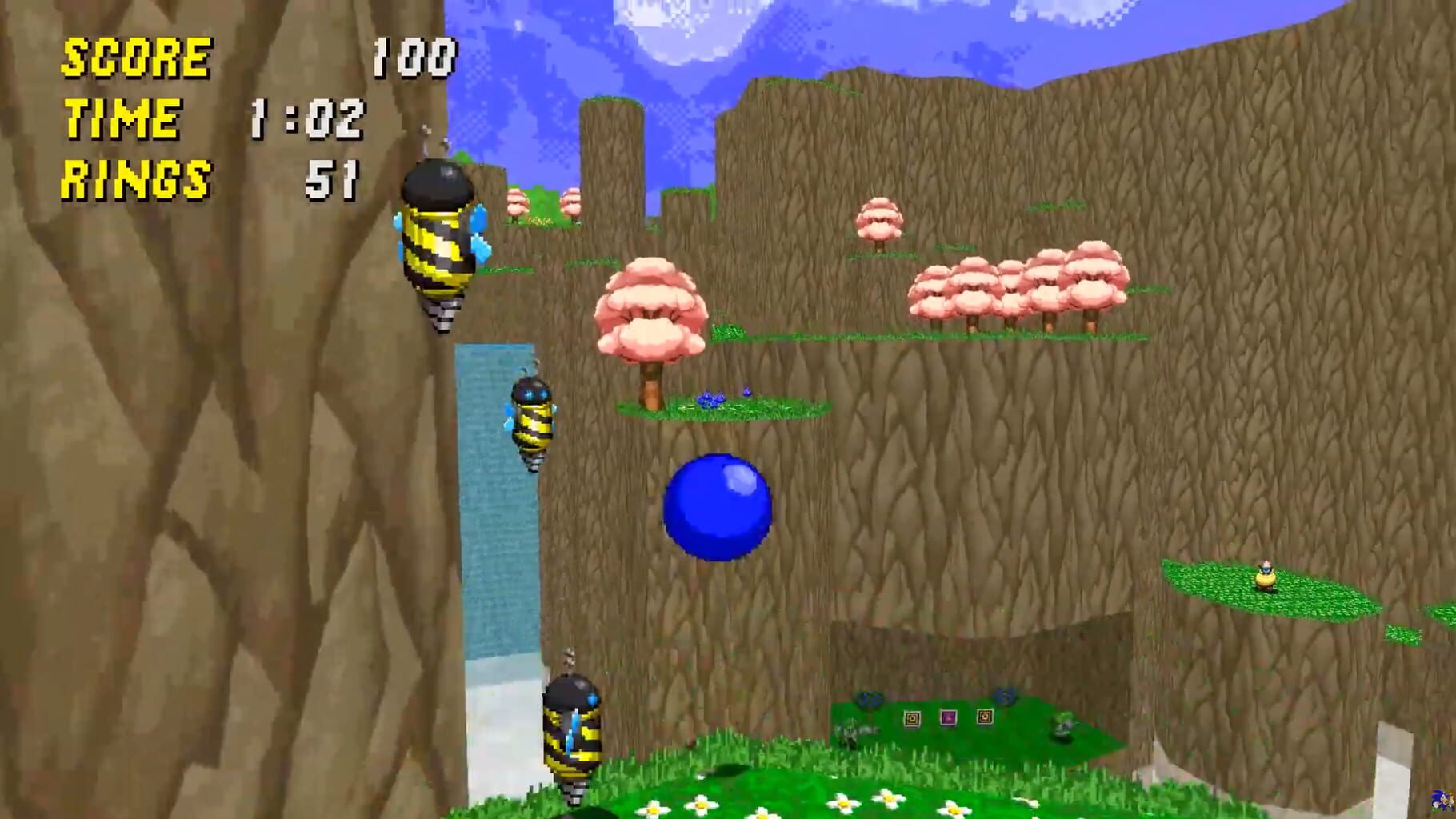Click the RINGS label in the HUD
Screen dimensions: 1456x819
[136, 178]
